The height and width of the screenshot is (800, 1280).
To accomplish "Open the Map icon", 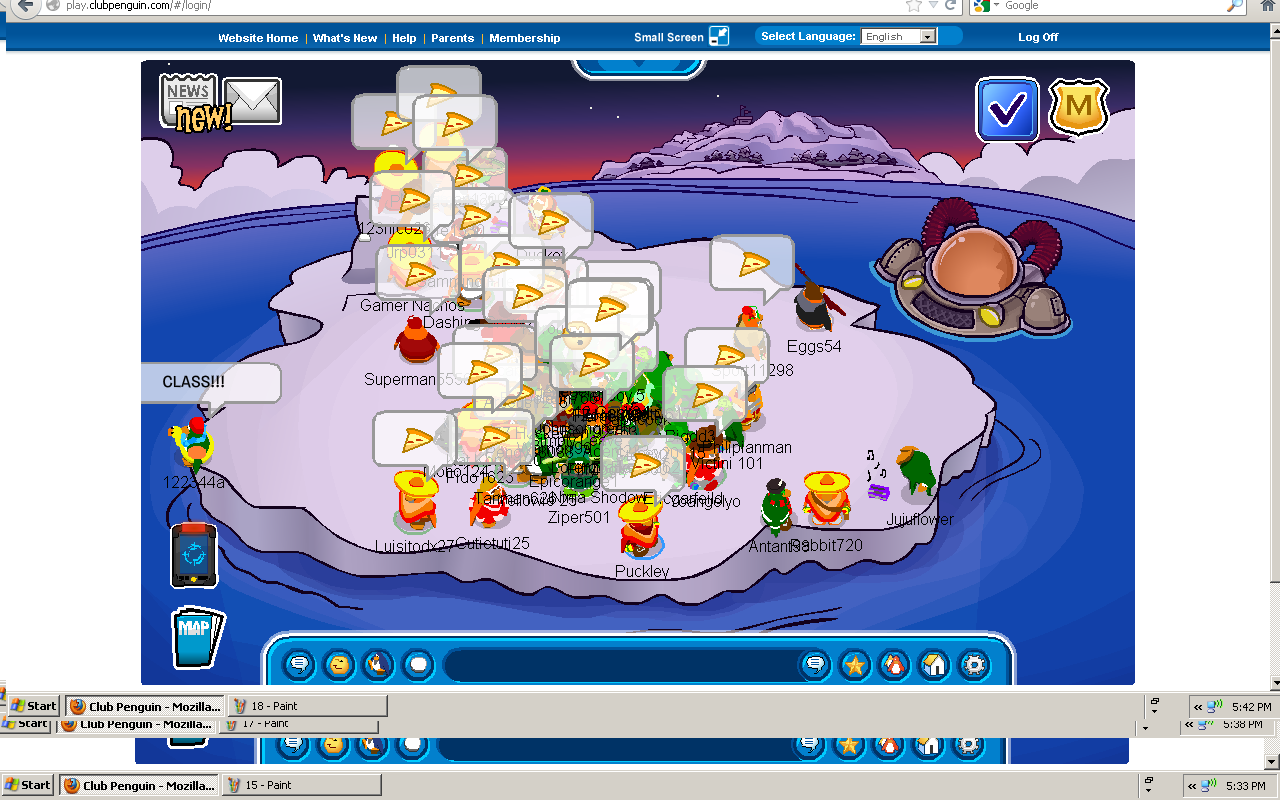I will pyautogui.click(x=195, y=635).
